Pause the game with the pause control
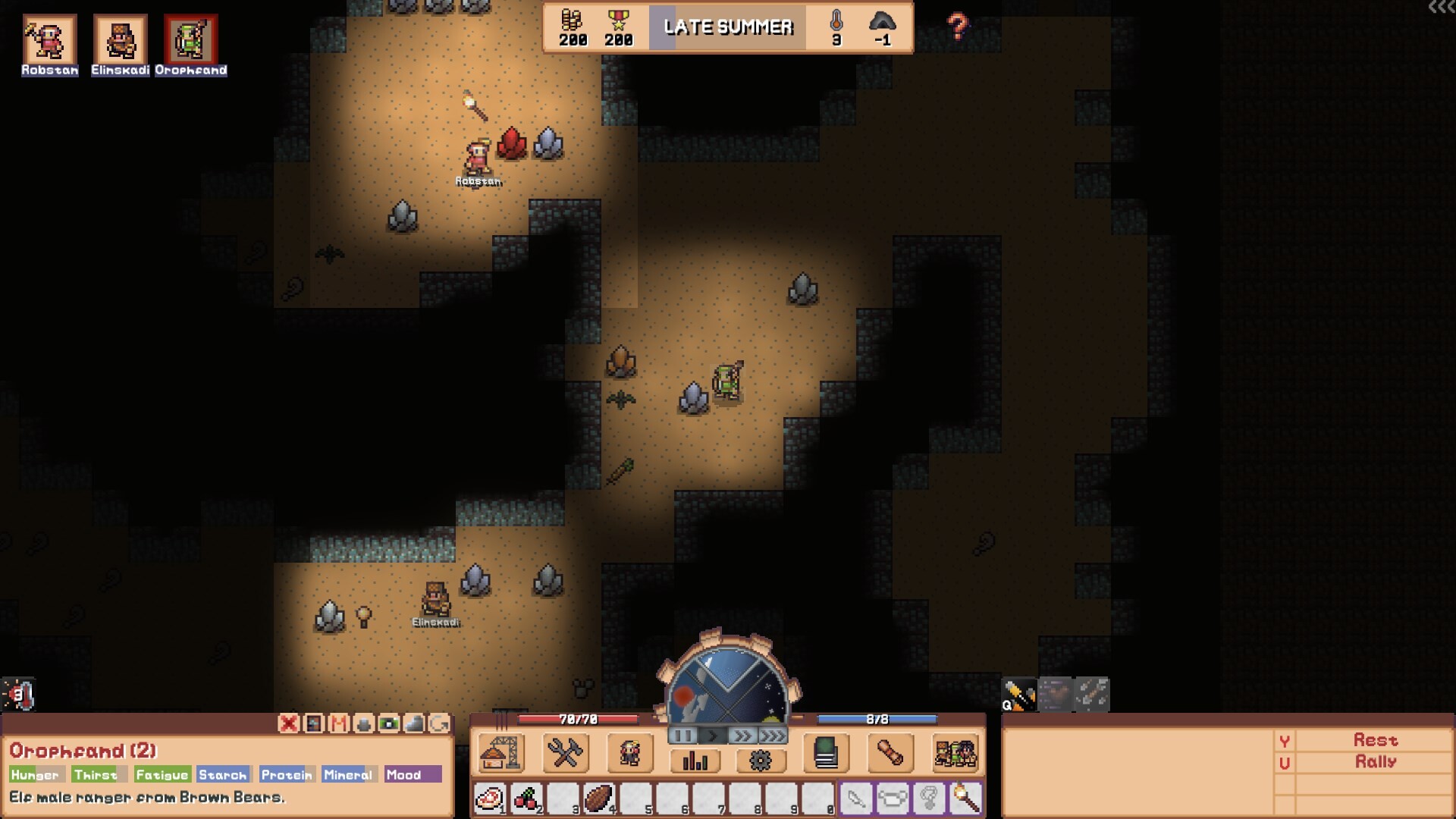Image resolution: width=1456 pixels, height=819 pixels. pyautogui.click(x=683, y=736)
